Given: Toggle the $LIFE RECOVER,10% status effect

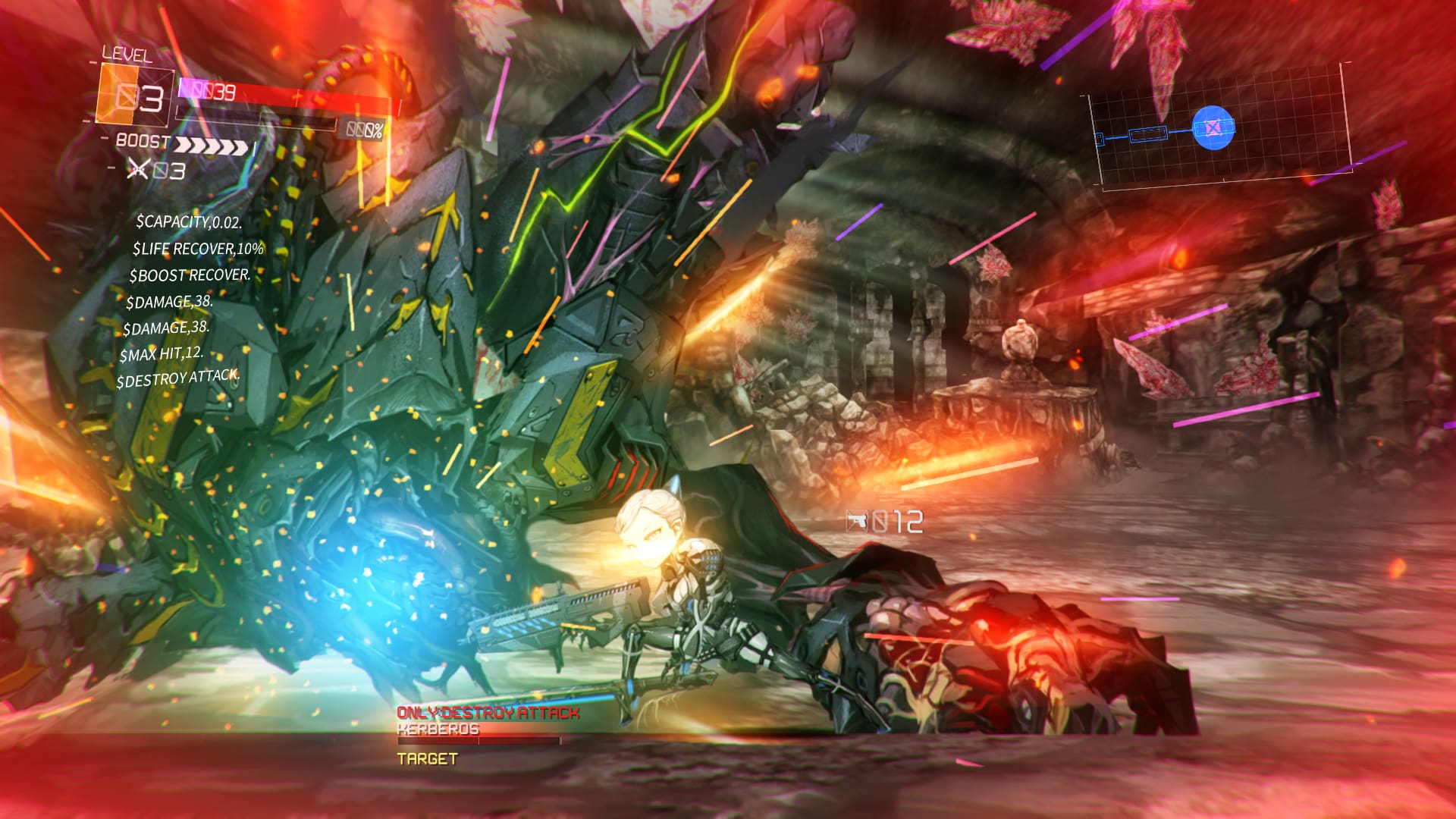Looking at the screenshot, I should pyautogui.click(x=199, y=249).
